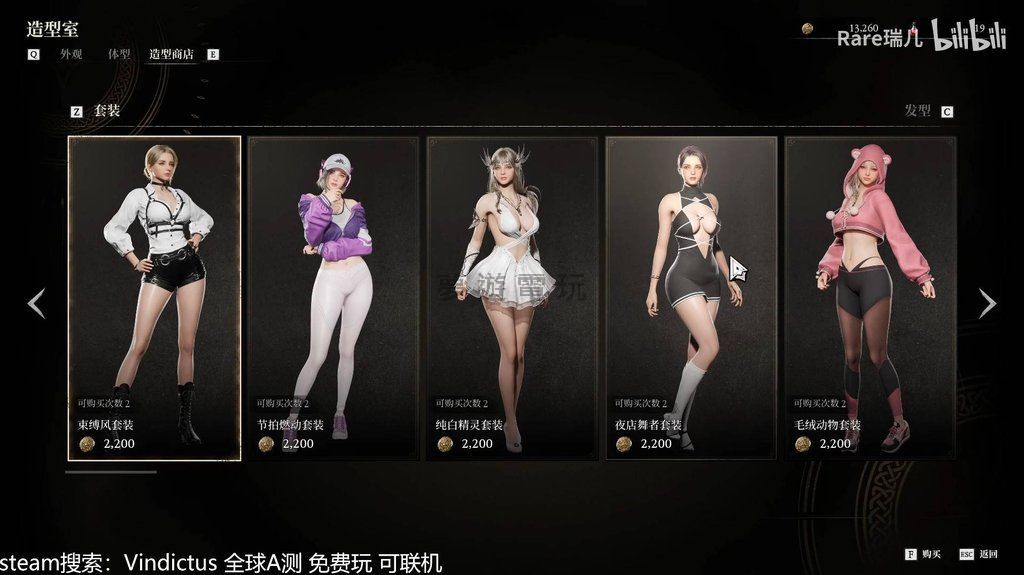Click the bilibili logo watermark
This screenshot has height=575, width=1024.
pyautogui.click(x=968, y=36)
